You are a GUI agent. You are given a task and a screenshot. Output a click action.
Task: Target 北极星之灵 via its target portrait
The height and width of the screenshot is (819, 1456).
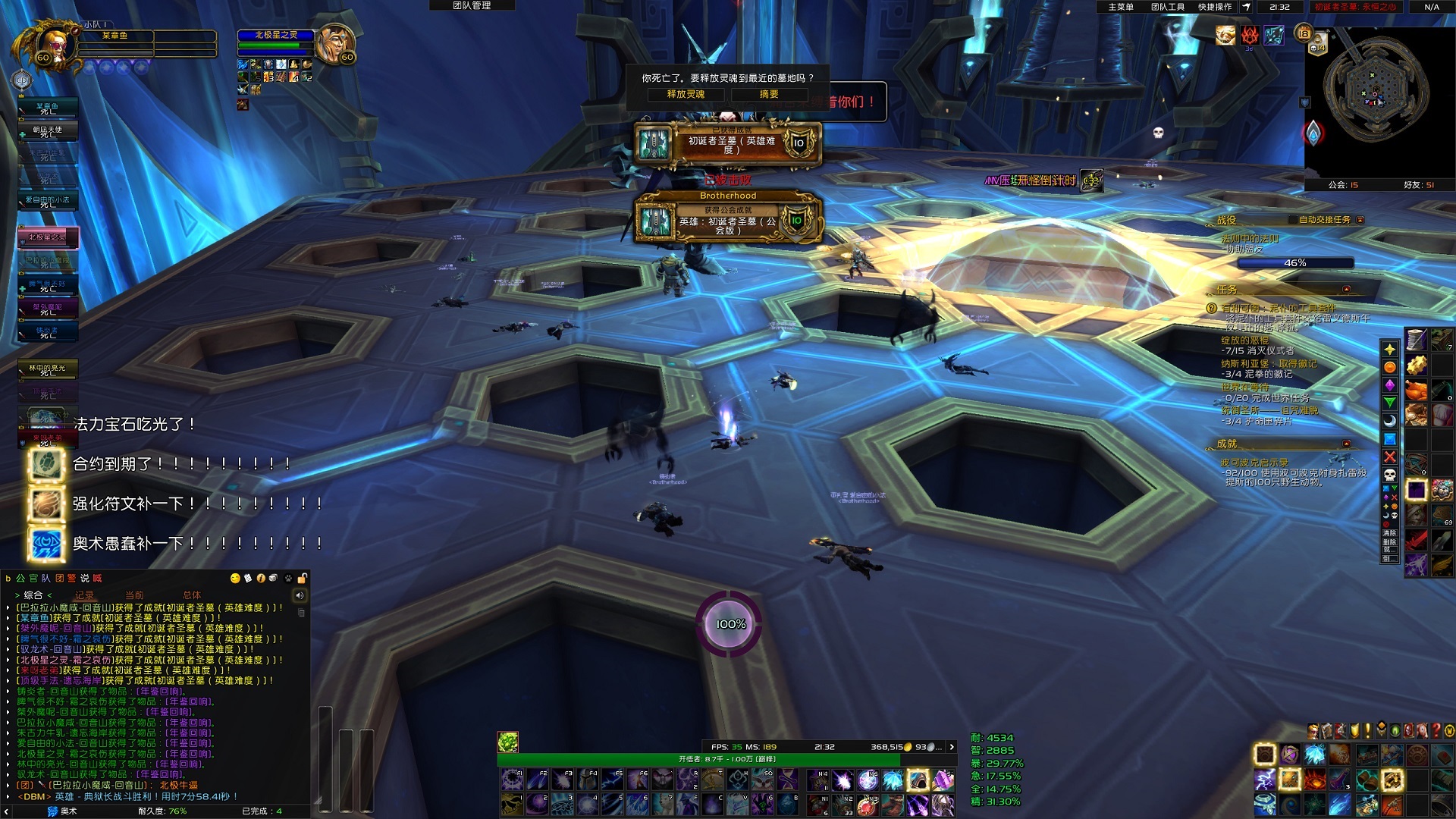pyautogui.click(x=334, y=44)
